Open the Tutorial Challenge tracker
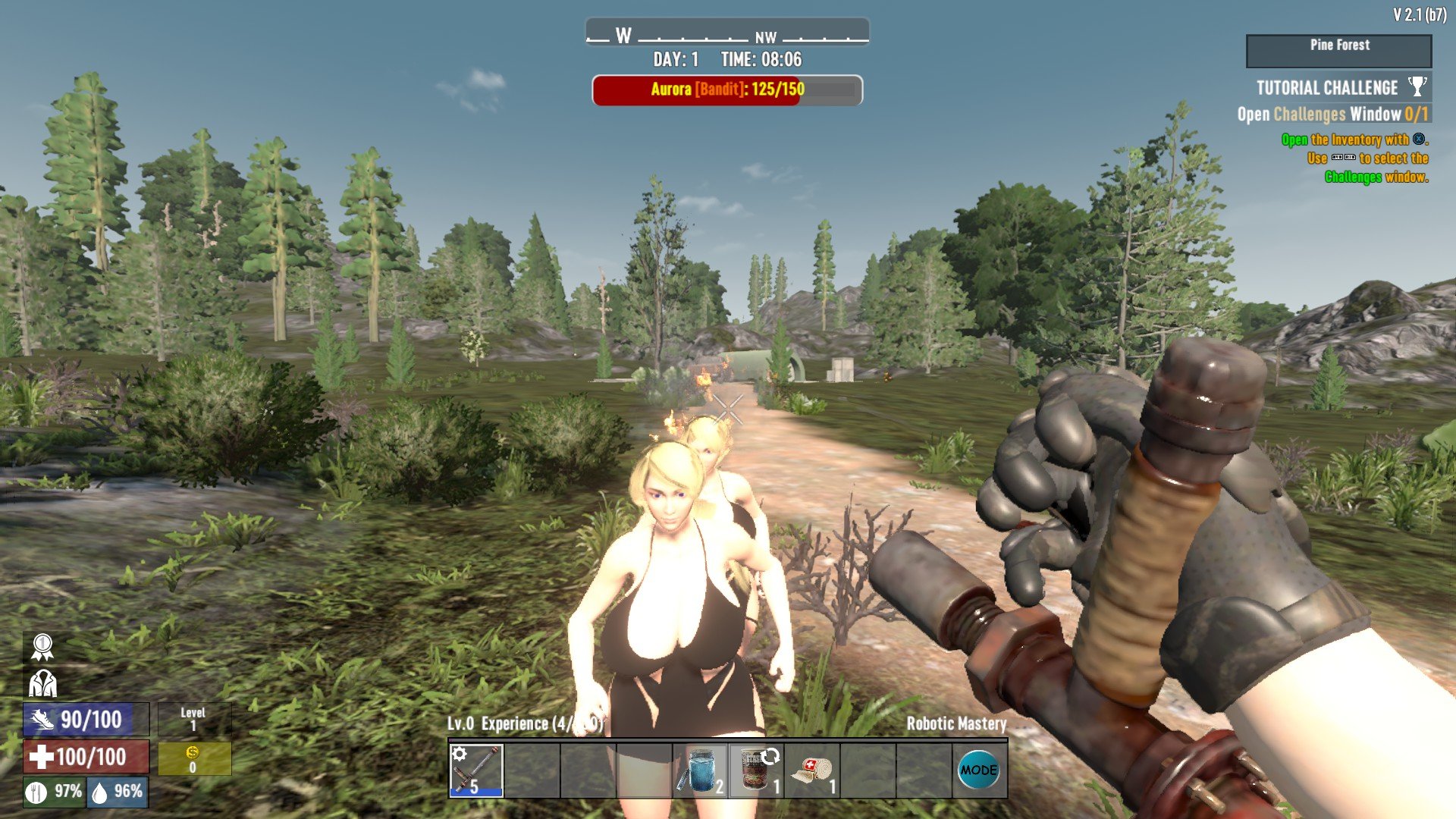The width and height of the screenshot is (1456, 819). (x=1327, y=88)
